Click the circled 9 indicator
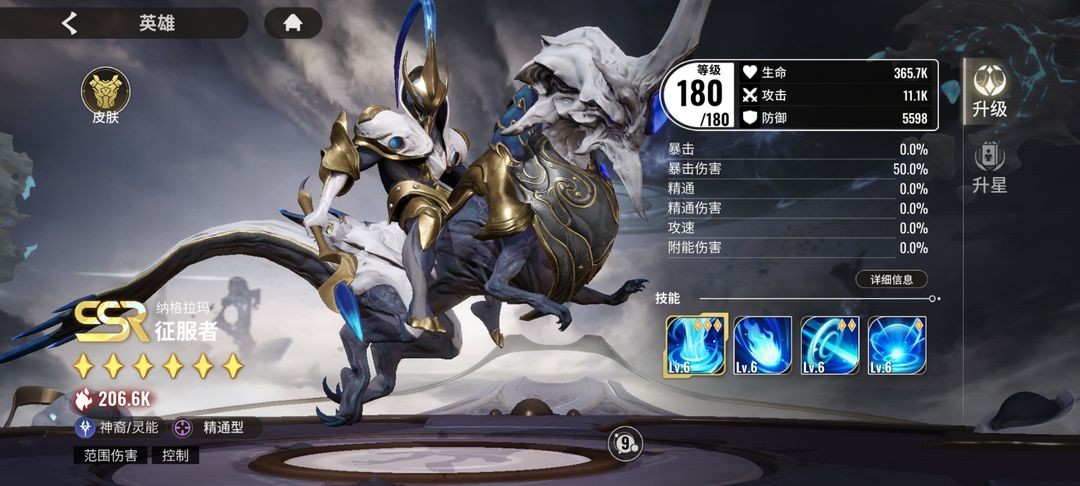 625,441
